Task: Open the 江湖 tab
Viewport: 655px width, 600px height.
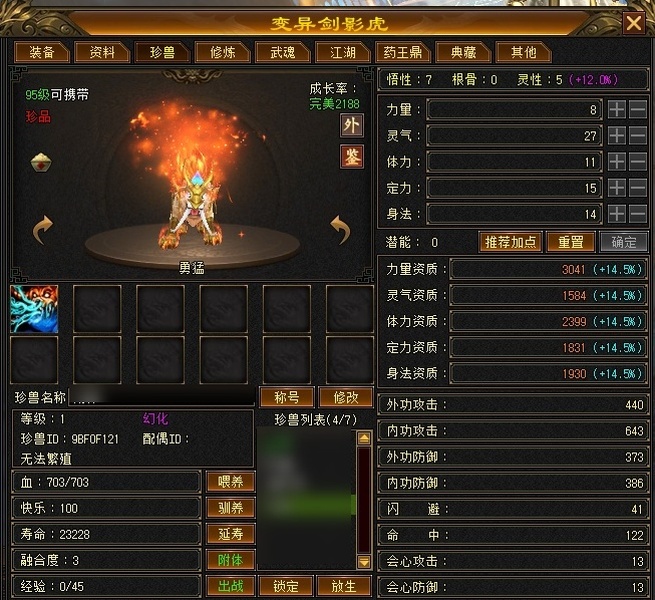Action: tap(335, 53)
